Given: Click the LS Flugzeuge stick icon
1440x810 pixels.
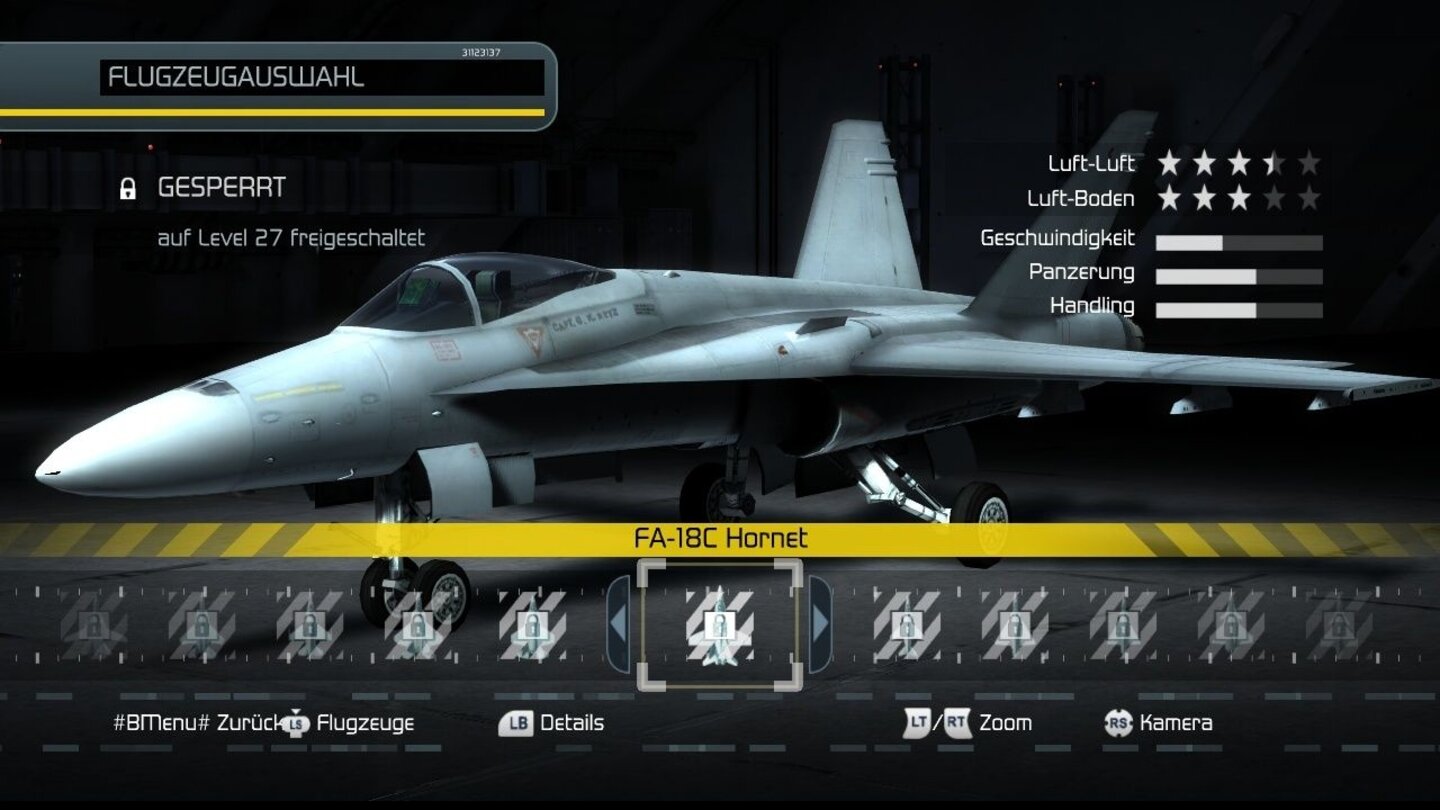Looking at the screenshot, I should click(296, 723).
